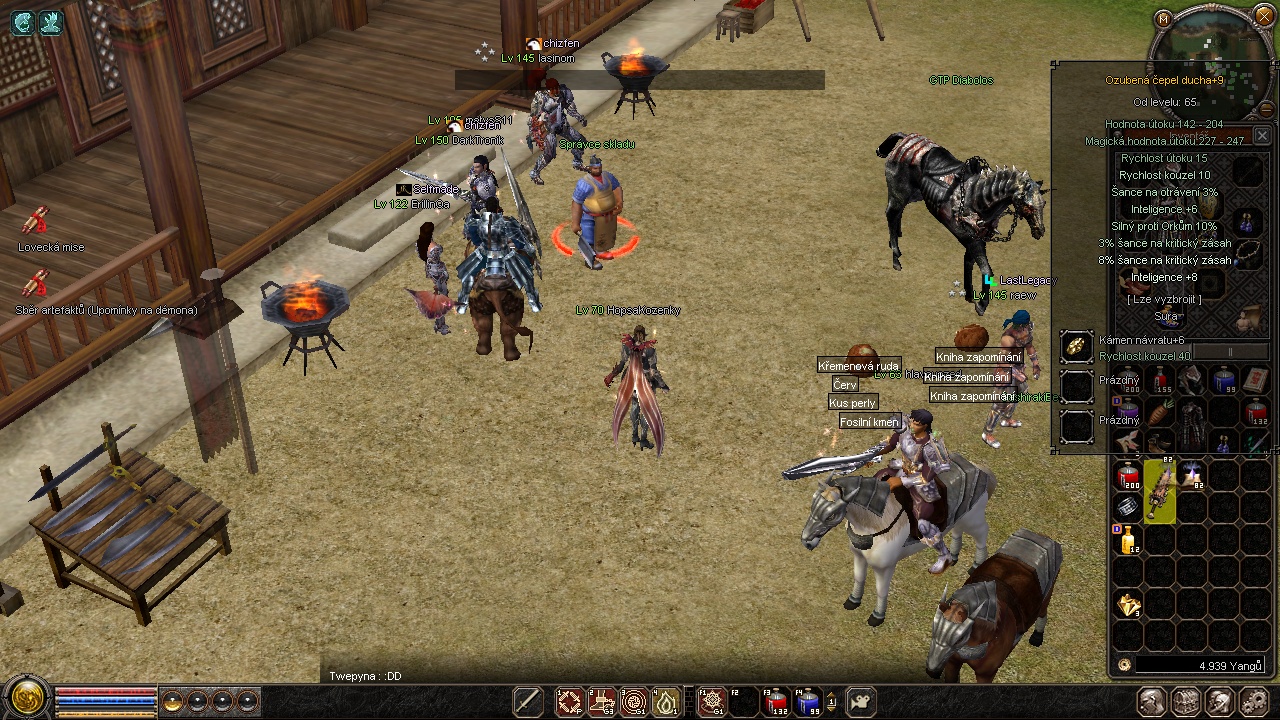The height and width of the screenshot is (720, 1280).
Task: Click the gold nugget item in inventory
Action: tap(1128, 605)
